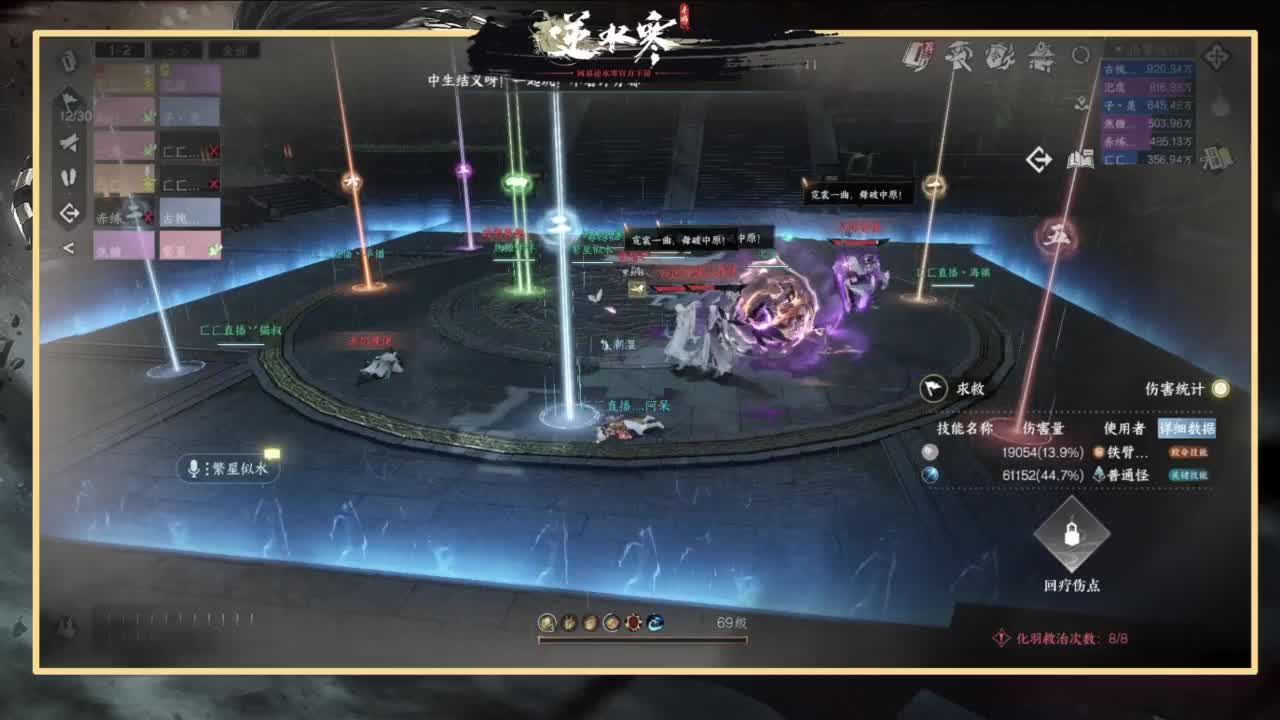Toggle the 伤害统计 damage statistics panel

pos(1219,390)
